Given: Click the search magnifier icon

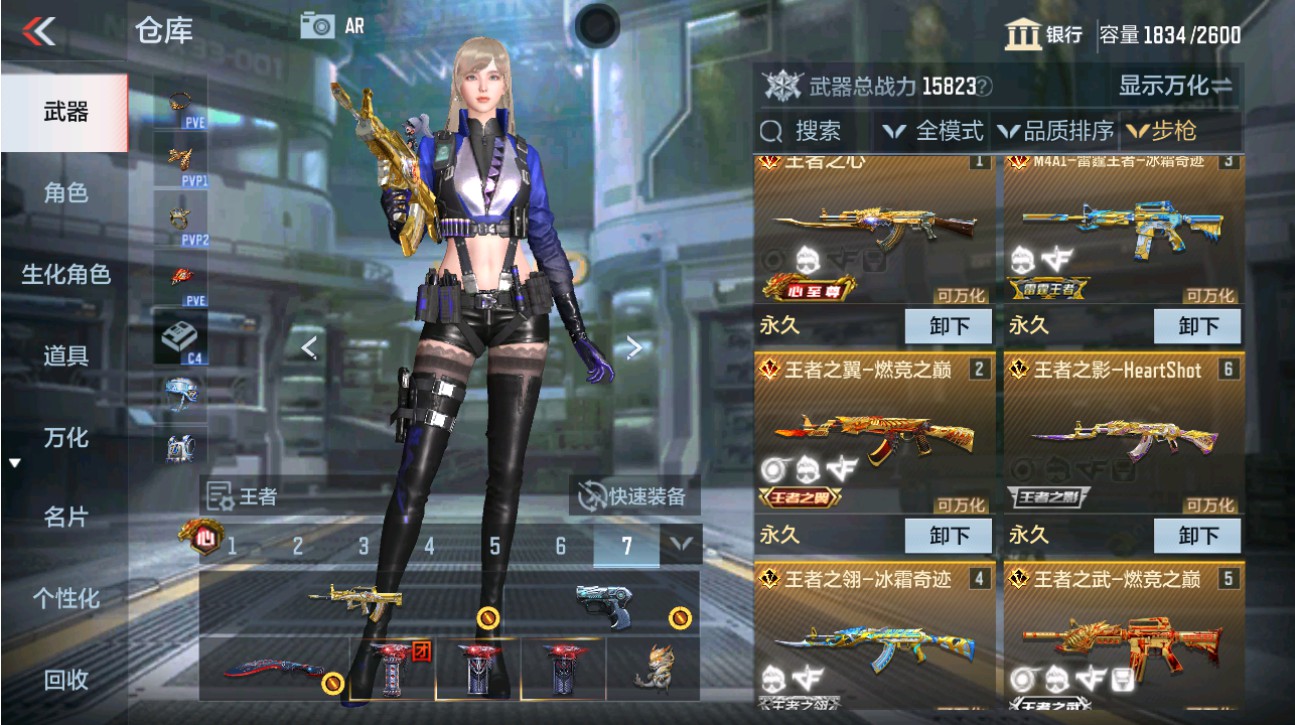Looking at the screenshot, I should (770, 130).
